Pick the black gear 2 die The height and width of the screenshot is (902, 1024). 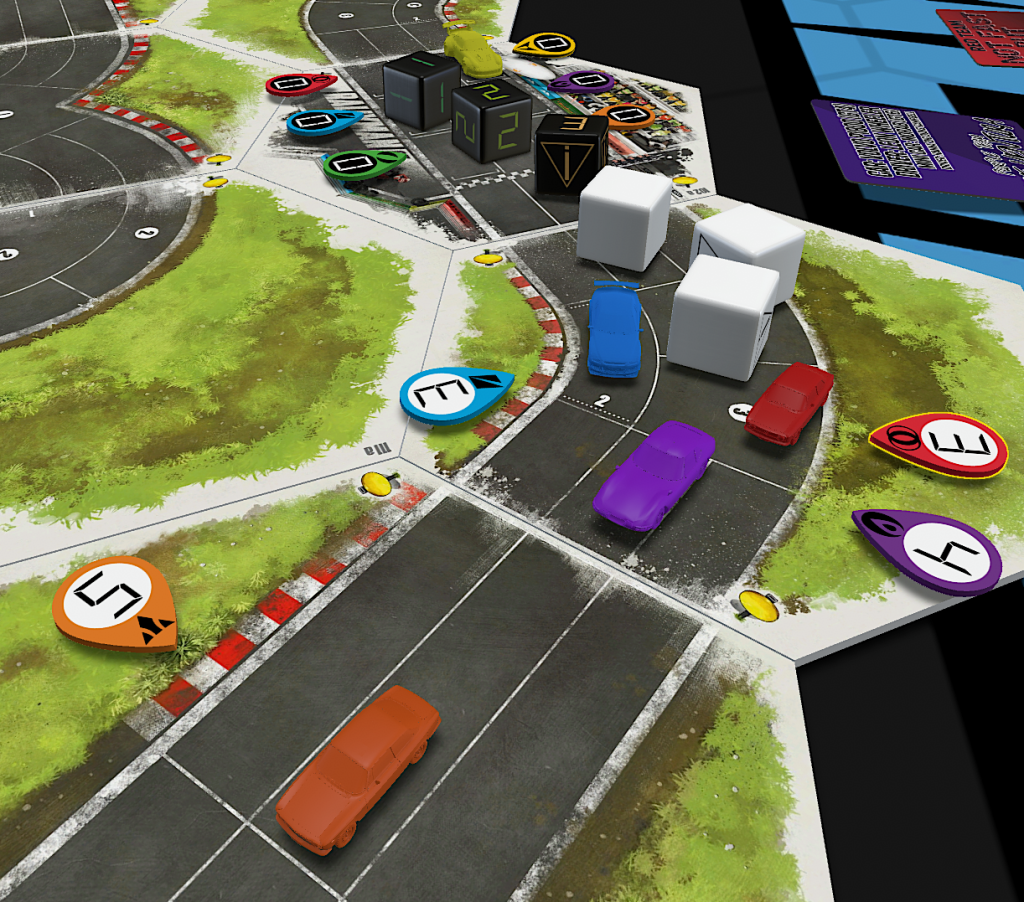(x=491, y=121)
